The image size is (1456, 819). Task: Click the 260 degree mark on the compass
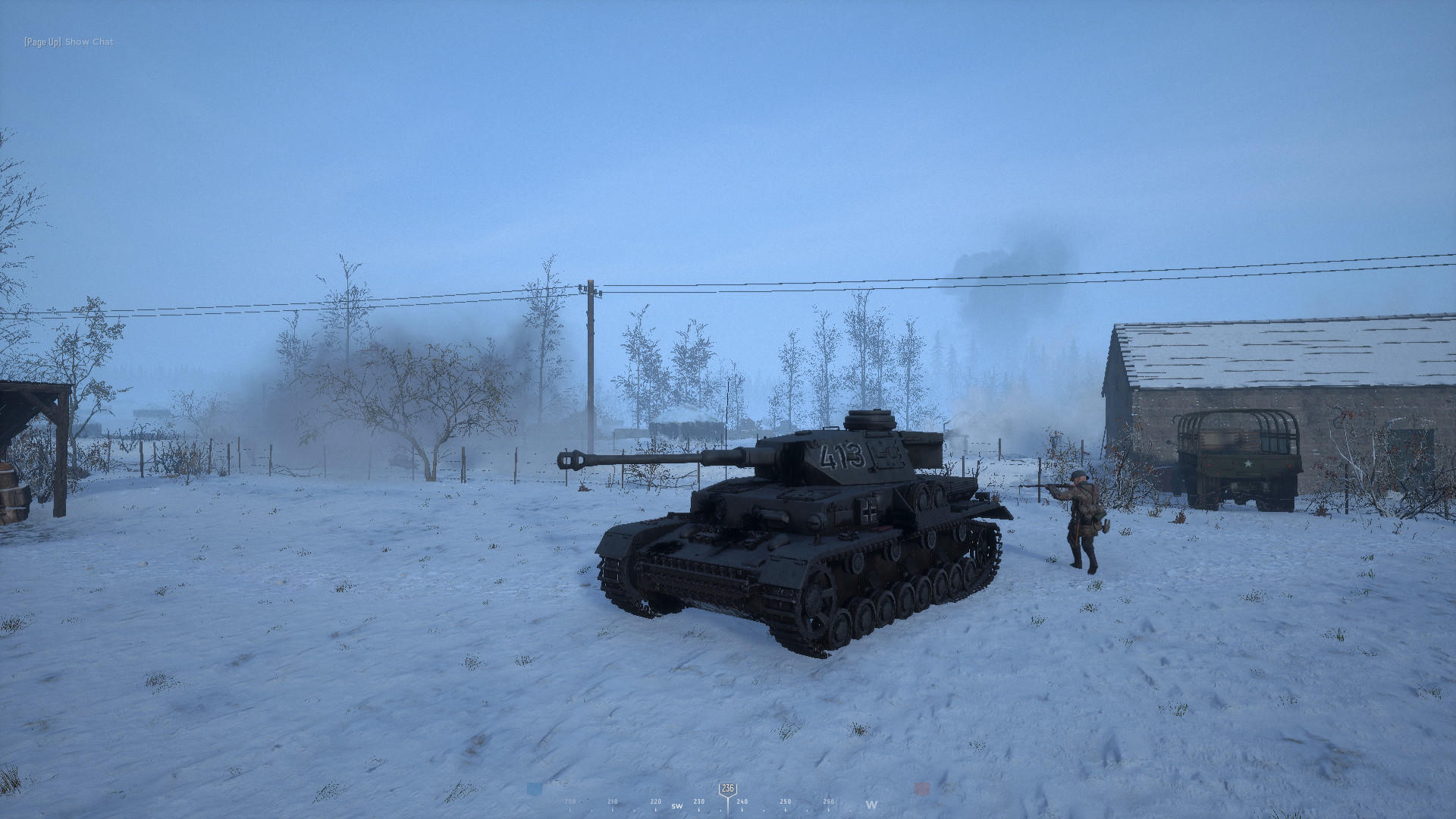click(x=828, y=802)
